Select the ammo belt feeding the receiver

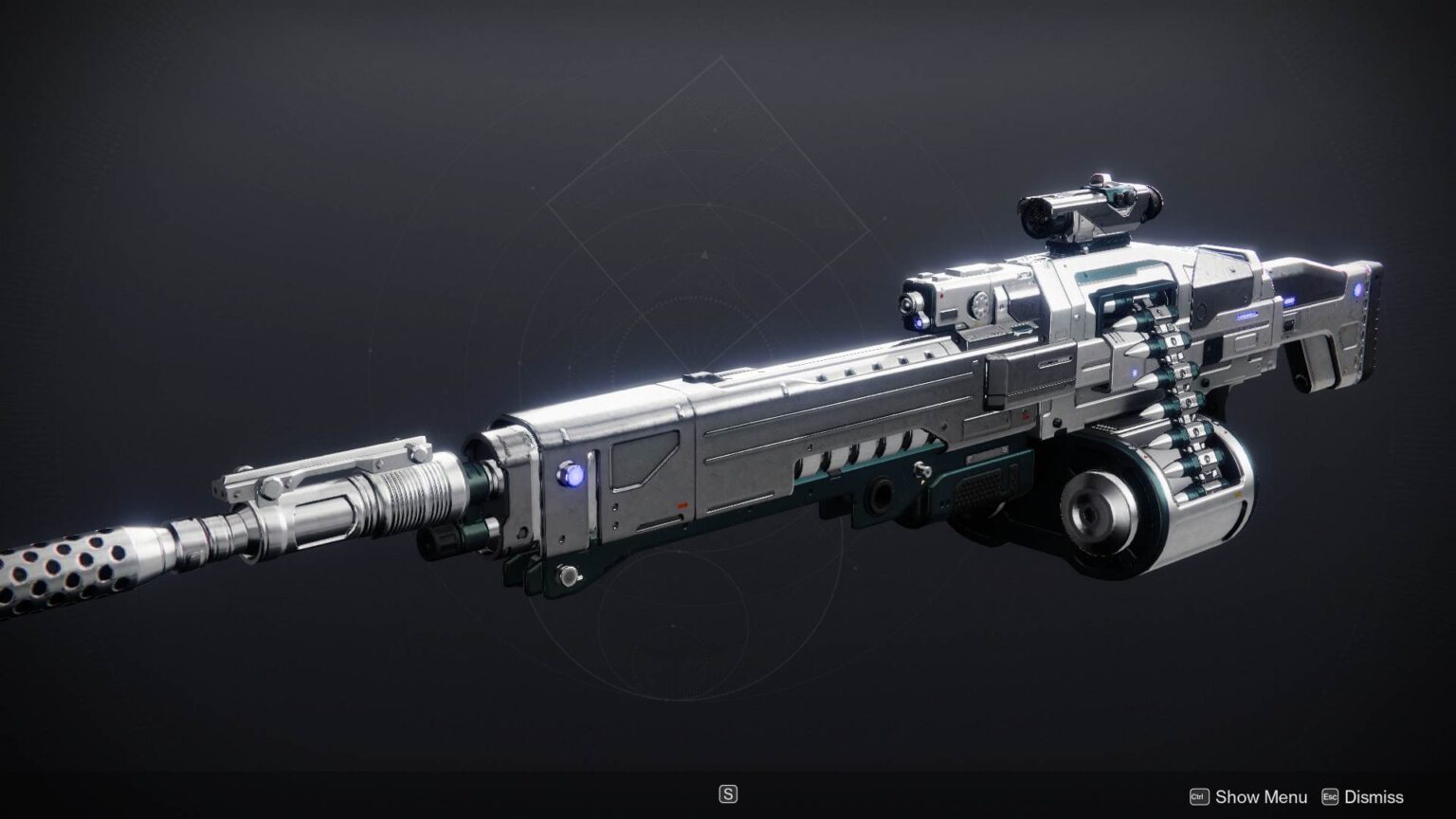[1175, 370]
